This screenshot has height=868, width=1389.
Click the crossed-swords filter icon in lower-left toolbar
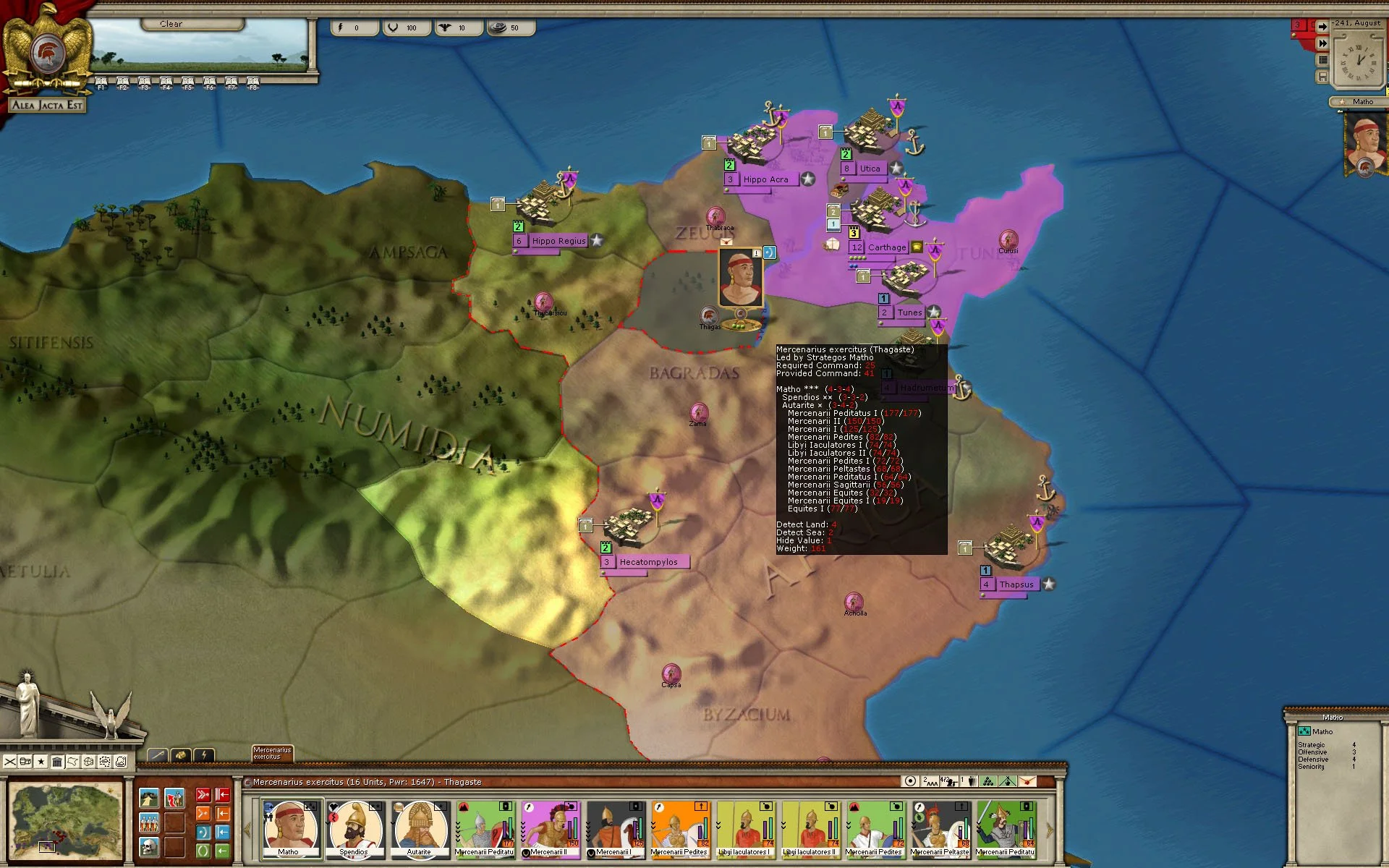click(10, 762)
